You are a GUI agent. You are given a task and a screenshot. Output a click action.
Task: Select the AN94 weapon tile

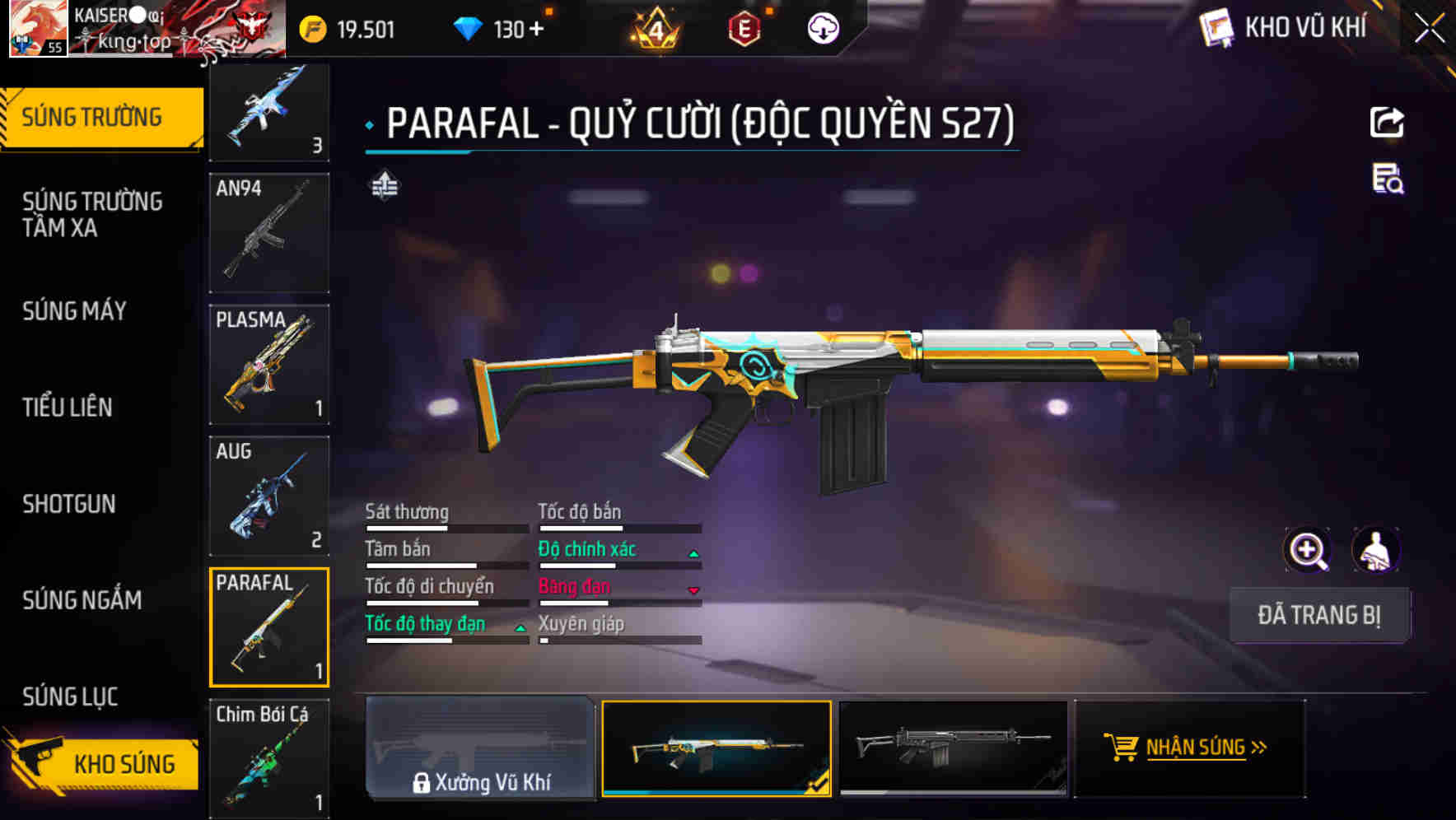[269, 233]
